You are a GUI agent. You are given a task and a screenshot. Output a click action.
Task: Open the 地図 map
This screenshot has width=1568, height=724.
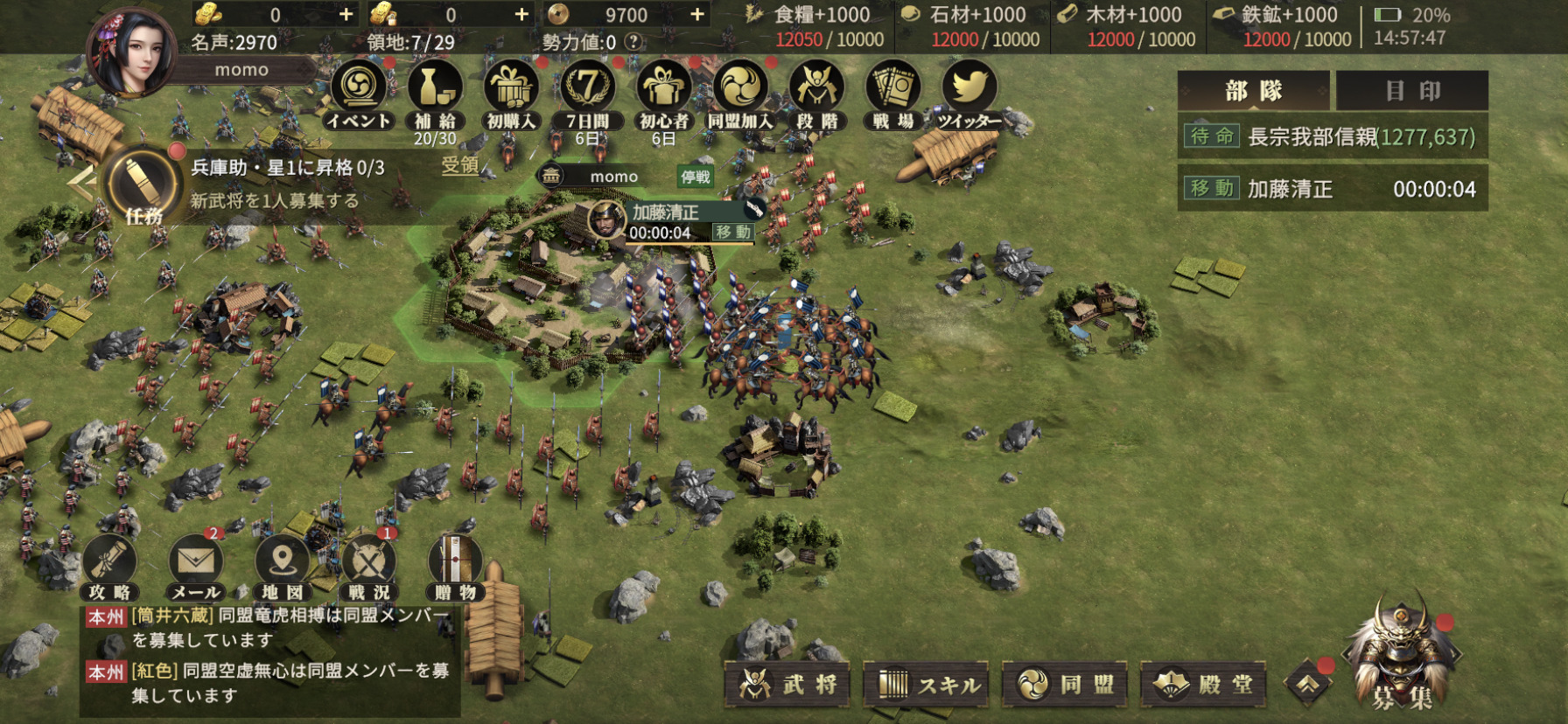click(x=282, y=567)
